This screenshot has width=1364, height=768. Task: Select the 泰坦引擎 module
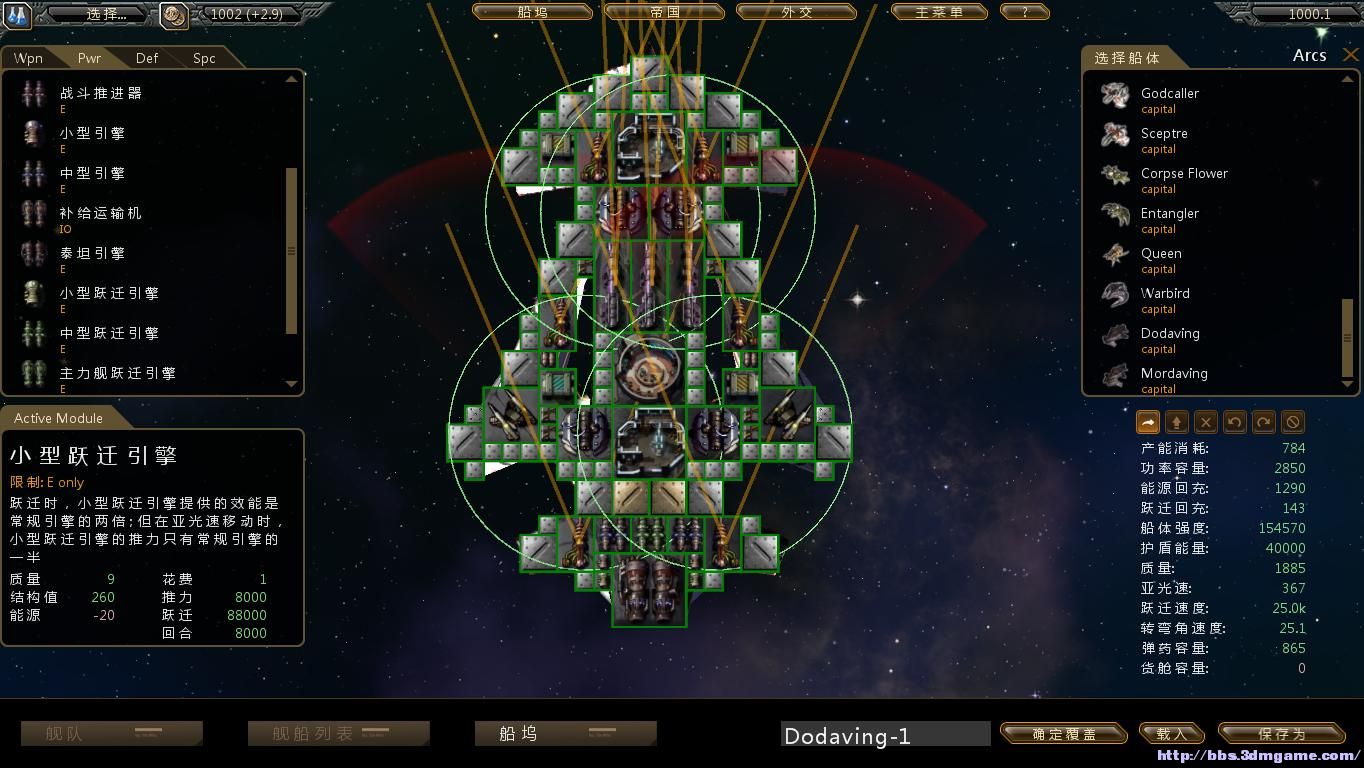point(92,254)
